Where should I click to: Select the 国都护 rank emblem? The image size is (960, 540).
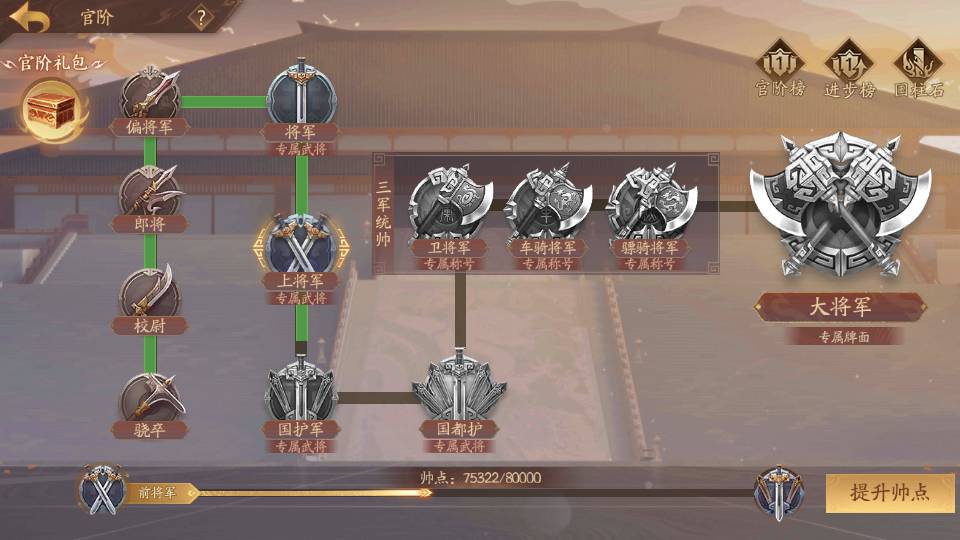(459, 393)
